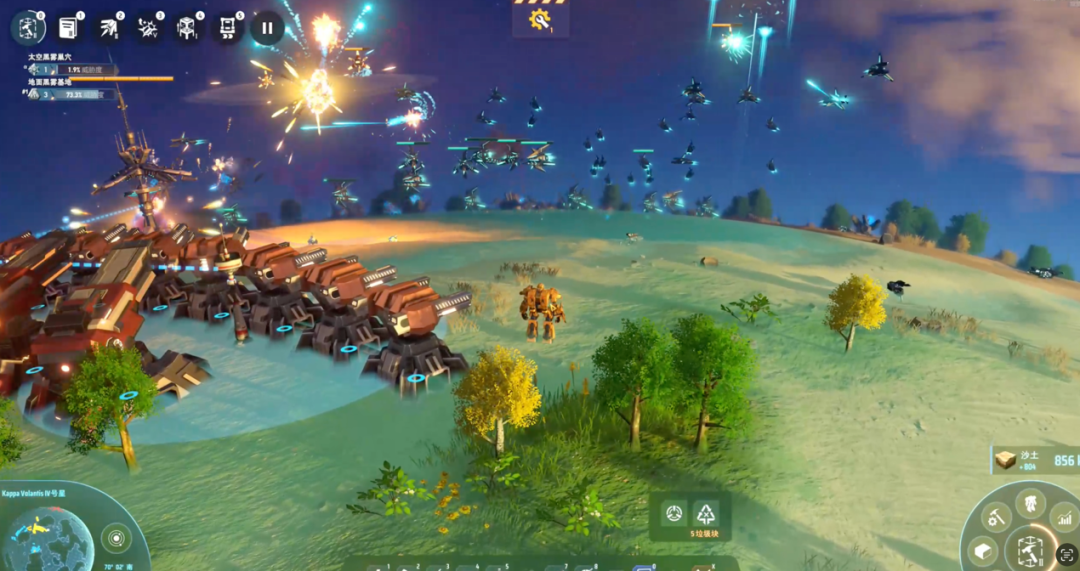
Task: Open the wrench-and-gear alert at top center
Action: 541,20
